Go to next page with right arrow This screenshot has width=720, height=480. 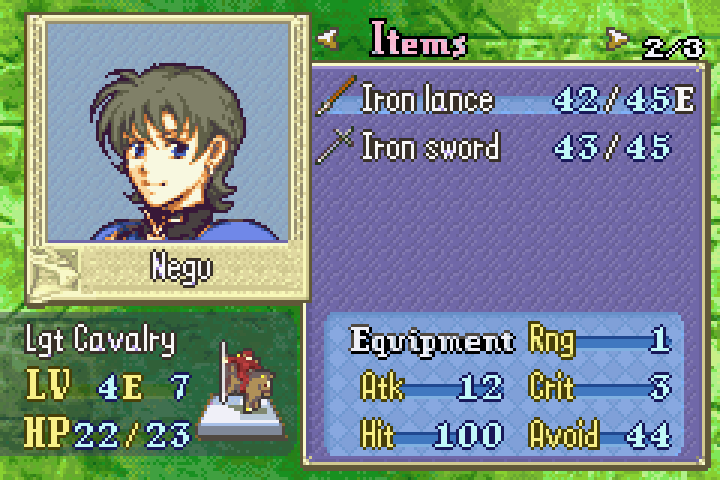point(617,40)
